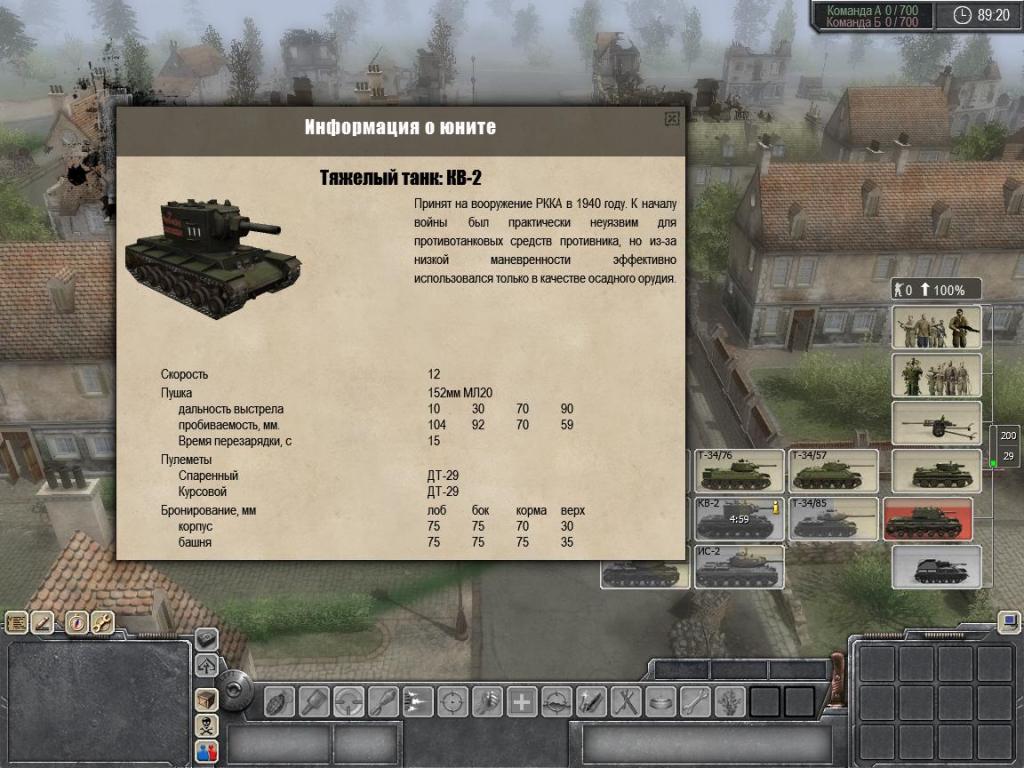
Task: Open the wooden crate inventory button
Action: pos(206,700)
